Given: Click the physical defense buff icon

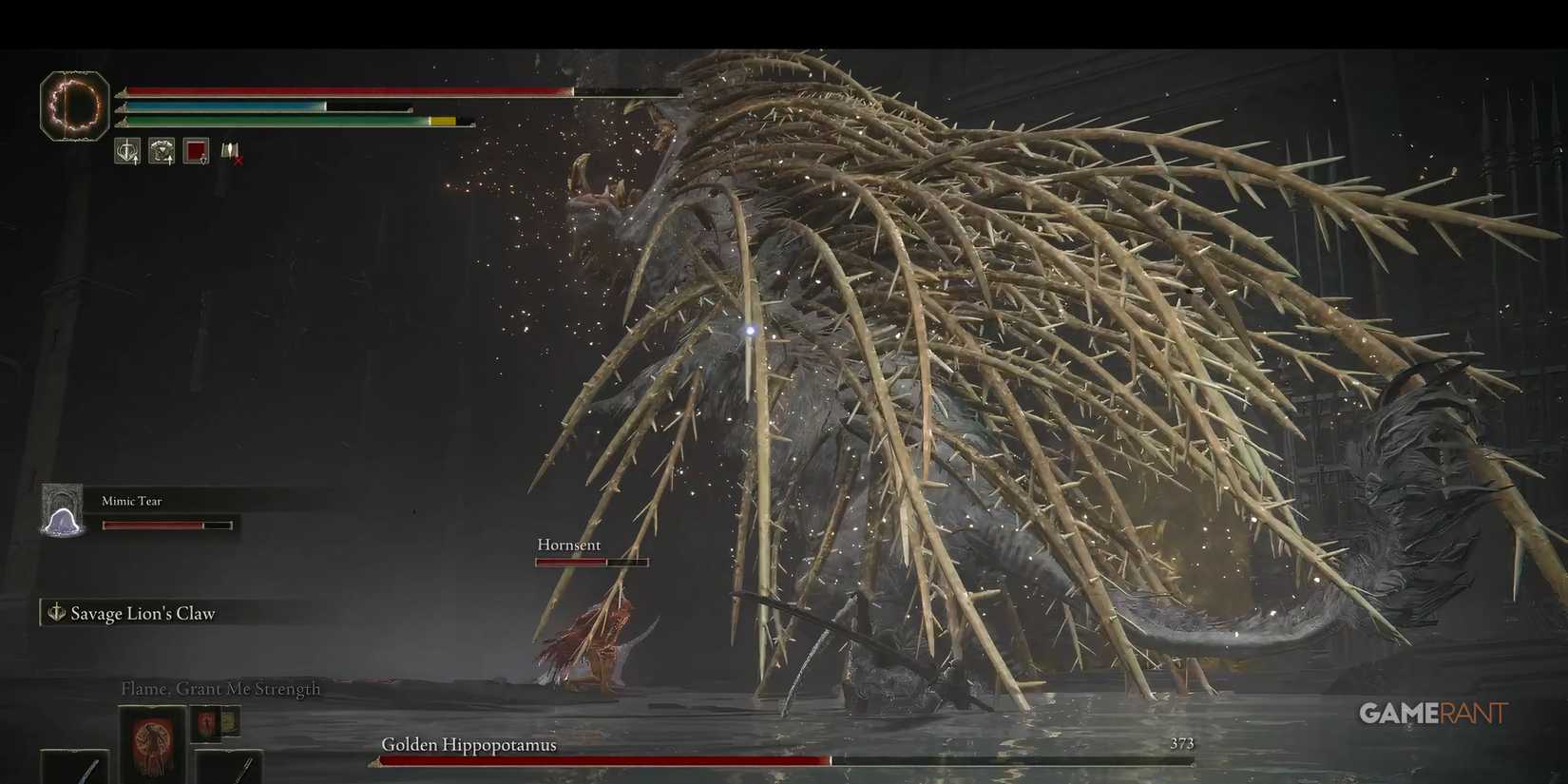Looking at the screenshot, I should [161, 149].
